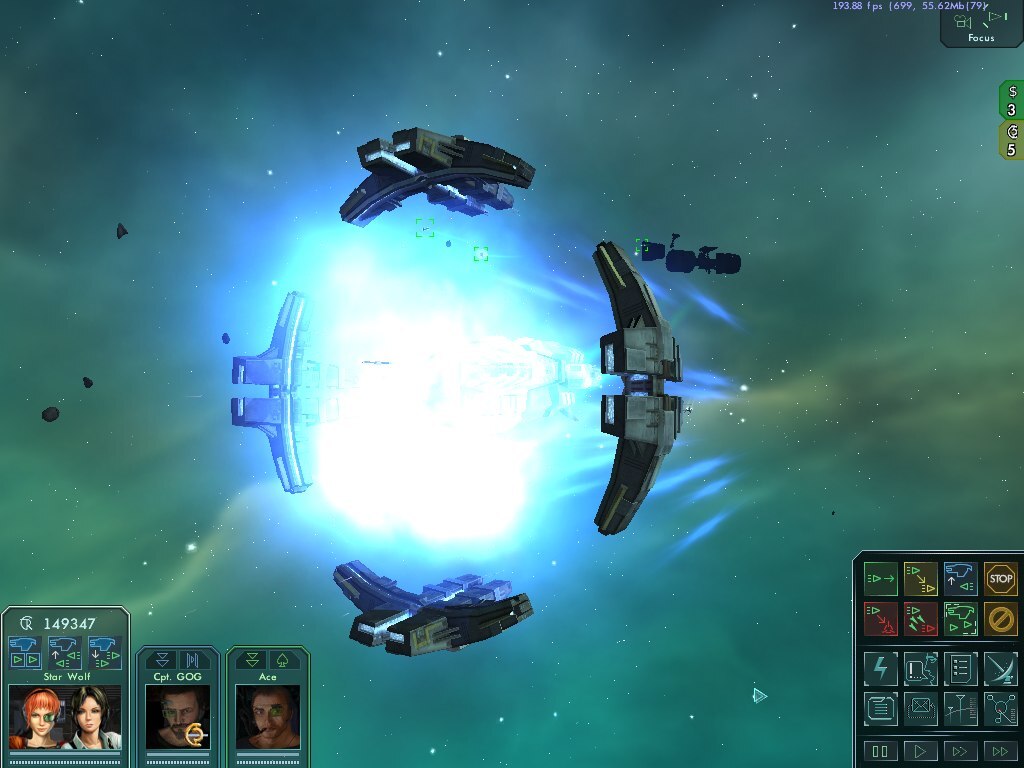1024x768 pixels.
Task: Hit the STOP order button
Action: point(1000,579)
